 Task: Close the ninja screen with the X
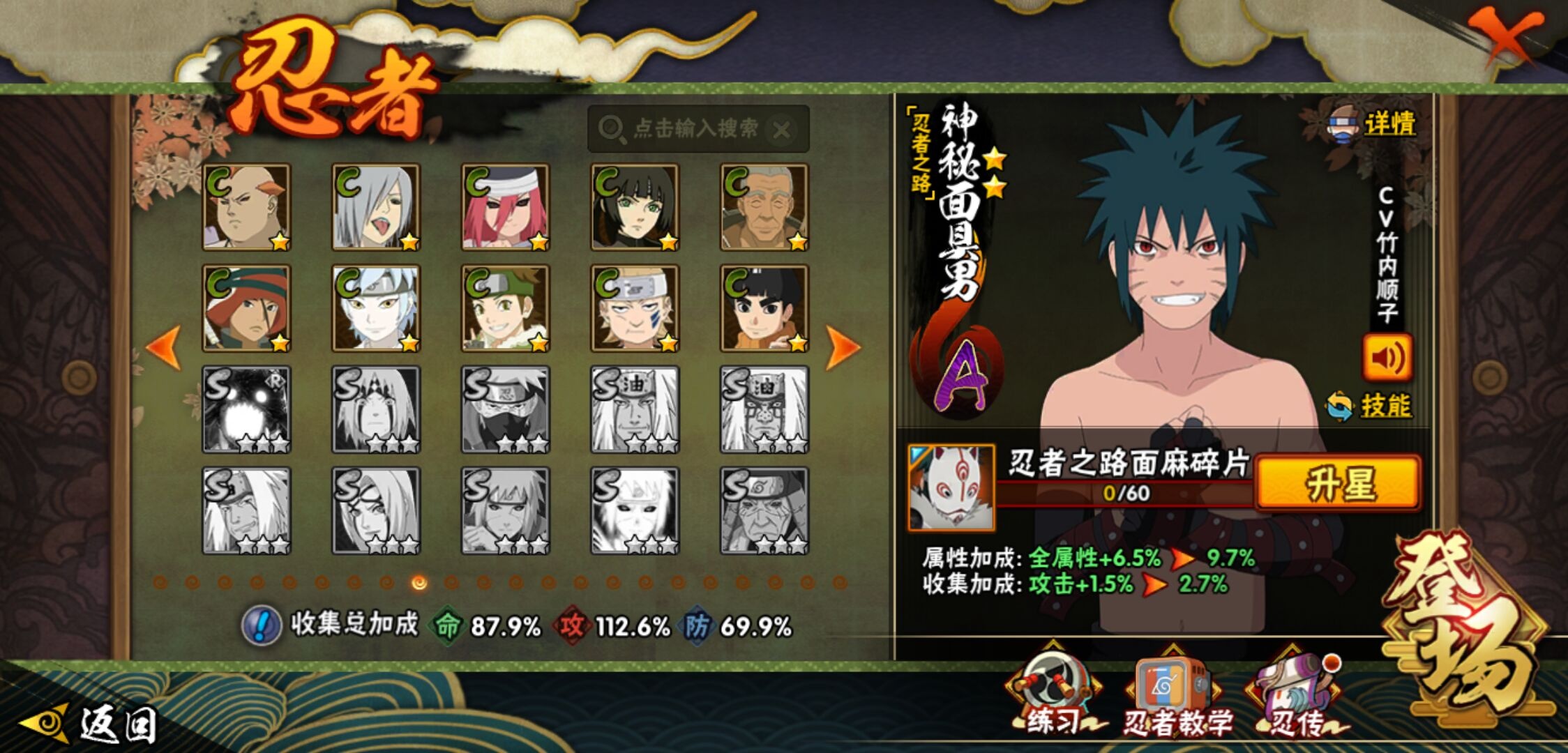tap(1507, 36)
